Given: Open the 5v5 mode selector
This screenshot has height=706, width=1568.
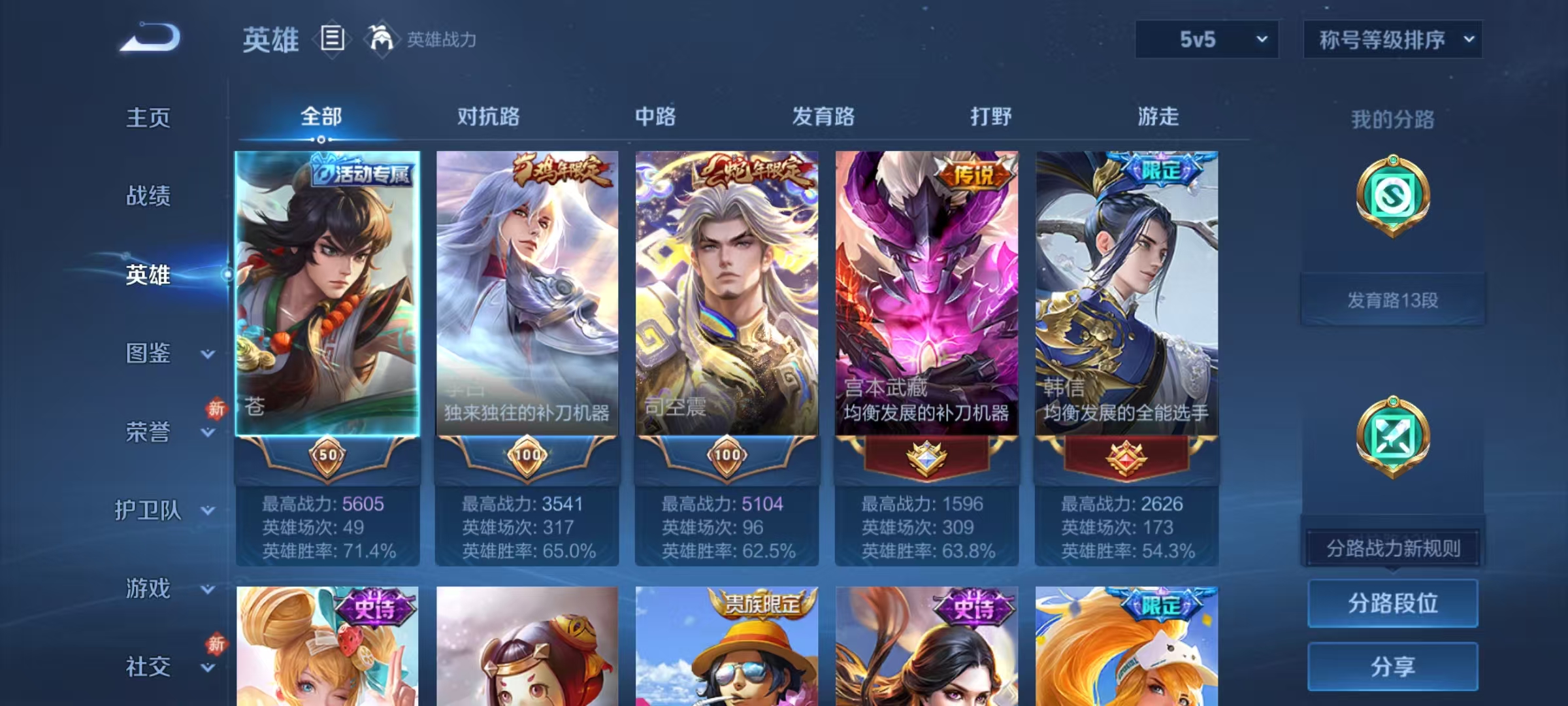Looking at the screenshot, I should pyautogui.click(x=1205, y=39).
